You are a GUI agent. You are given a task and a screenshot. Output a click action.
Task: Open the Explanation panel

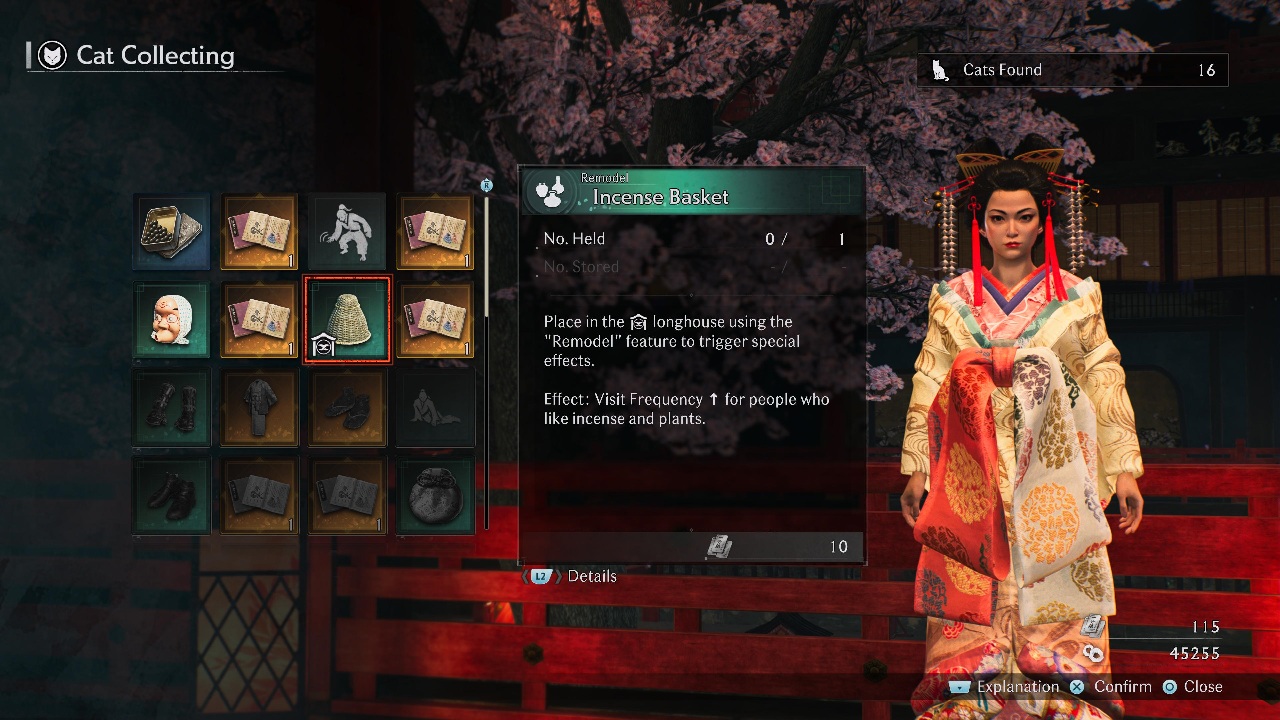pos(1016,687)
